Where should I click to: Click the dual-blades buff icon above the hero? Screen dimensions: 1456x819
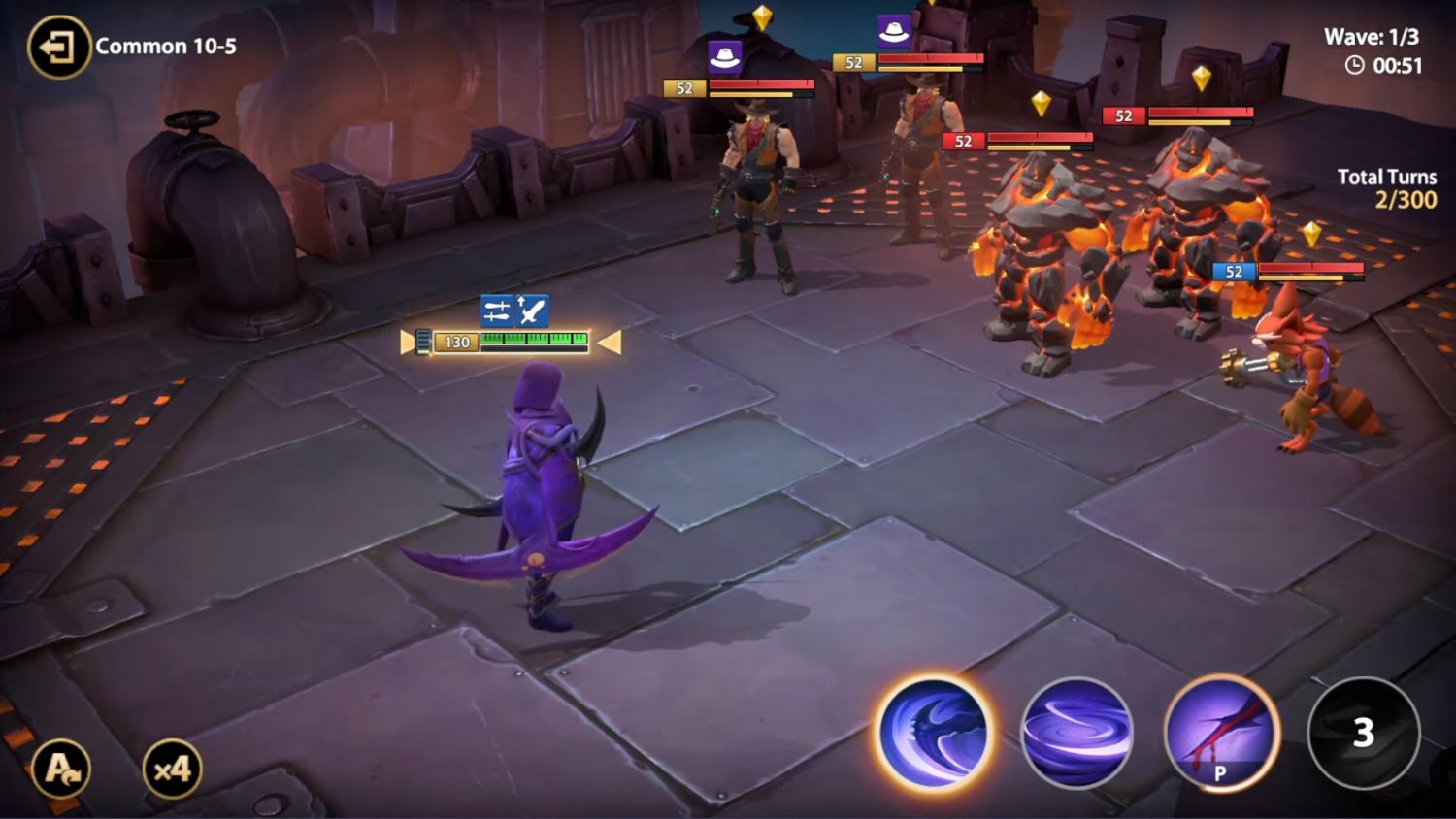point(496,309)
